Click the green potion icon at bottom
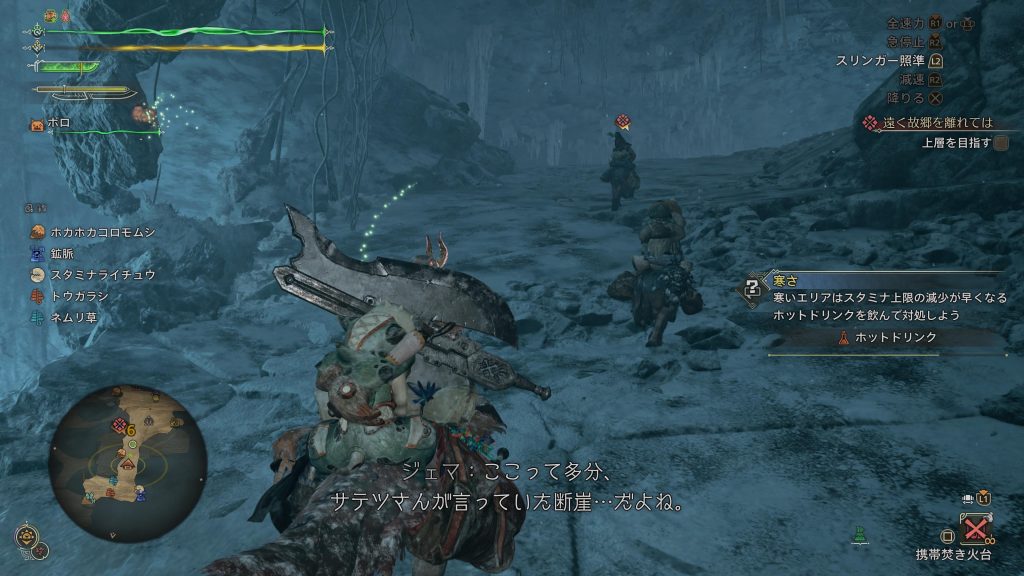This screenshot has height=576, width=1024. coord(856,537)
